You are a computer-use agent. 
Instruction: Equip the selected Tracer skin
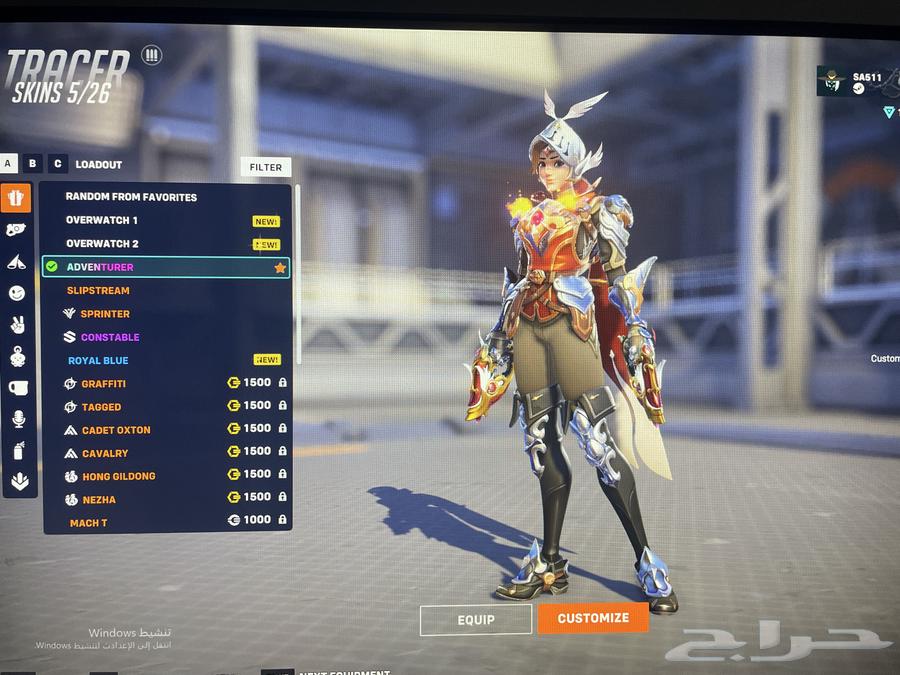tap(476, 620)
